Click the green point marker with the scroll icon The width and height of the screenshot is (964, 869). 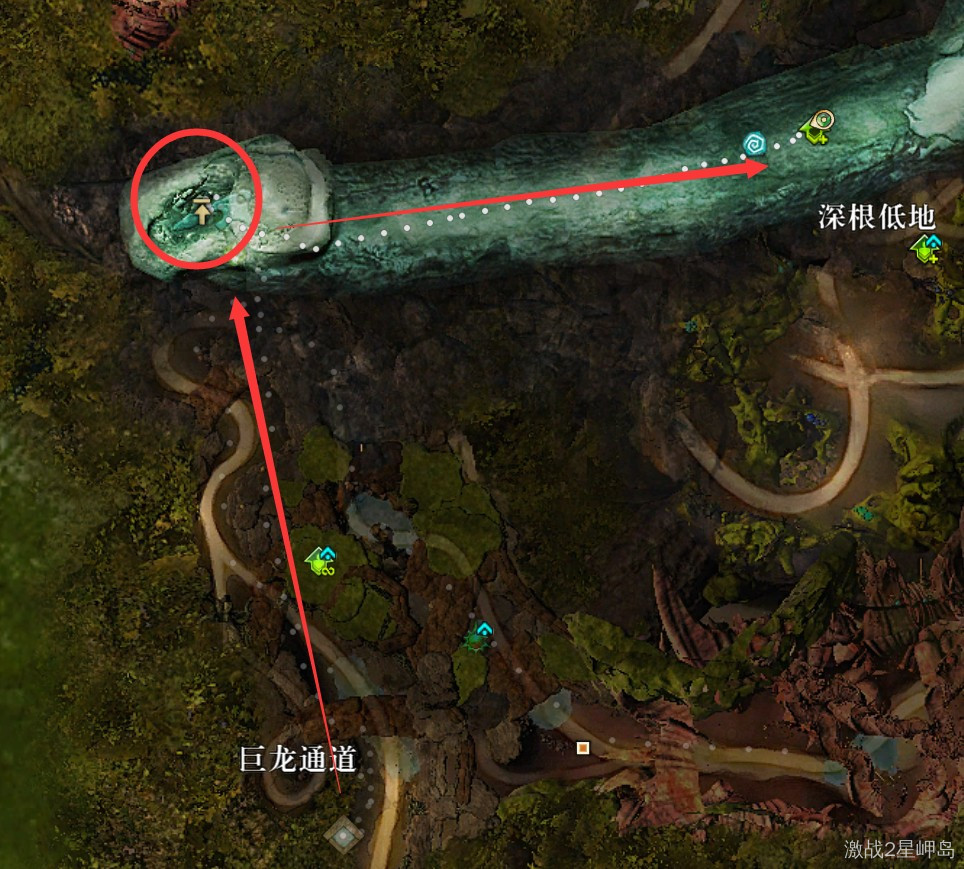[819, 127]
